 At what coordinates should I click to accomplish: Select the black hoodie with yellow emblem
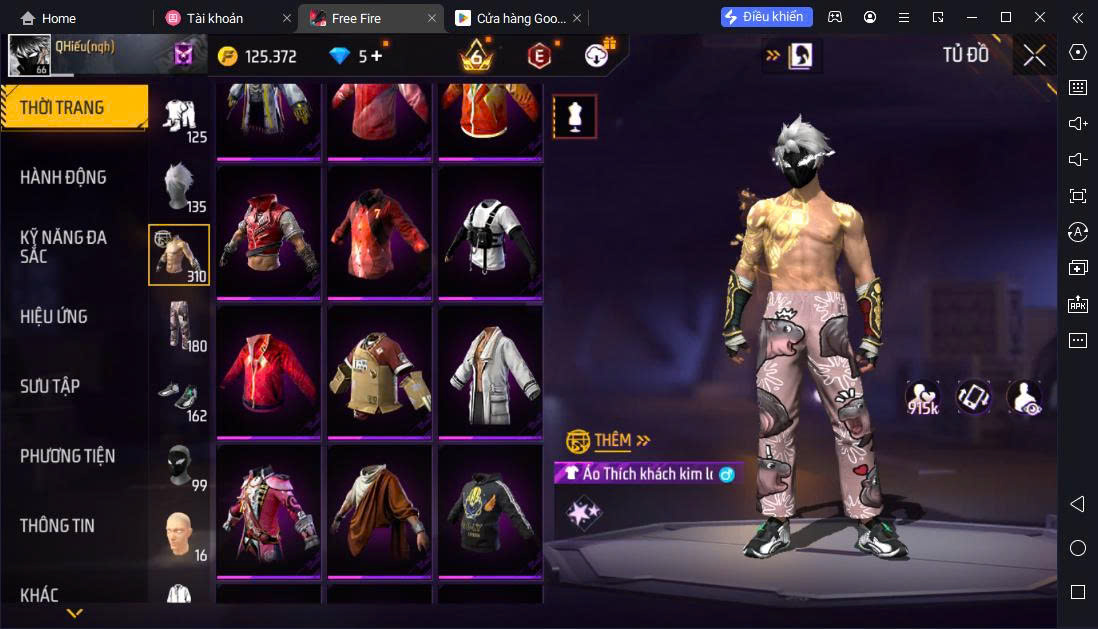point(489,510)
